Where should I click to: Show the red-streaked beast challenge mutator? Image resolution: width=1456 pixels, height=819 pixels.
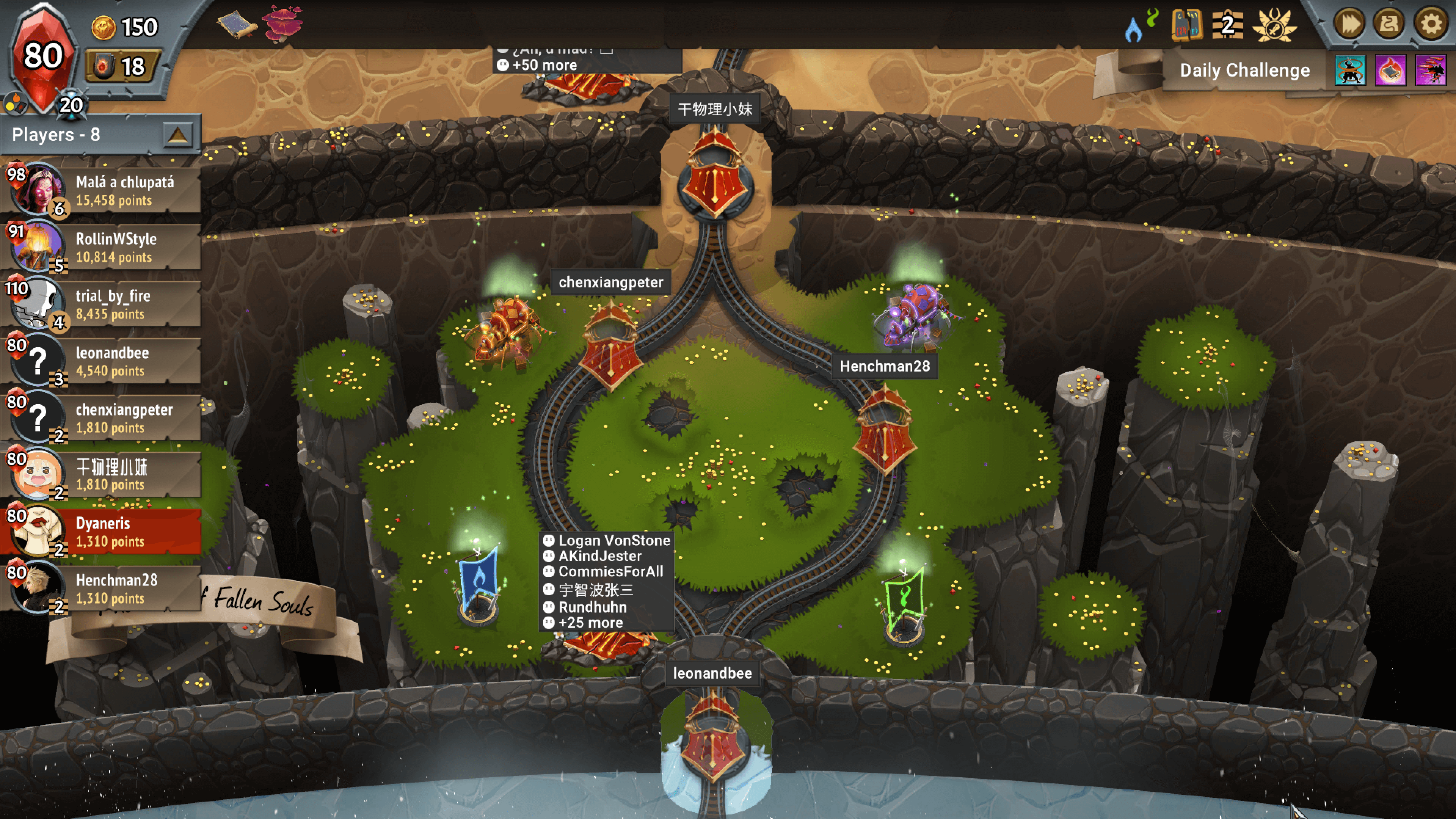tap(1430, 71)
